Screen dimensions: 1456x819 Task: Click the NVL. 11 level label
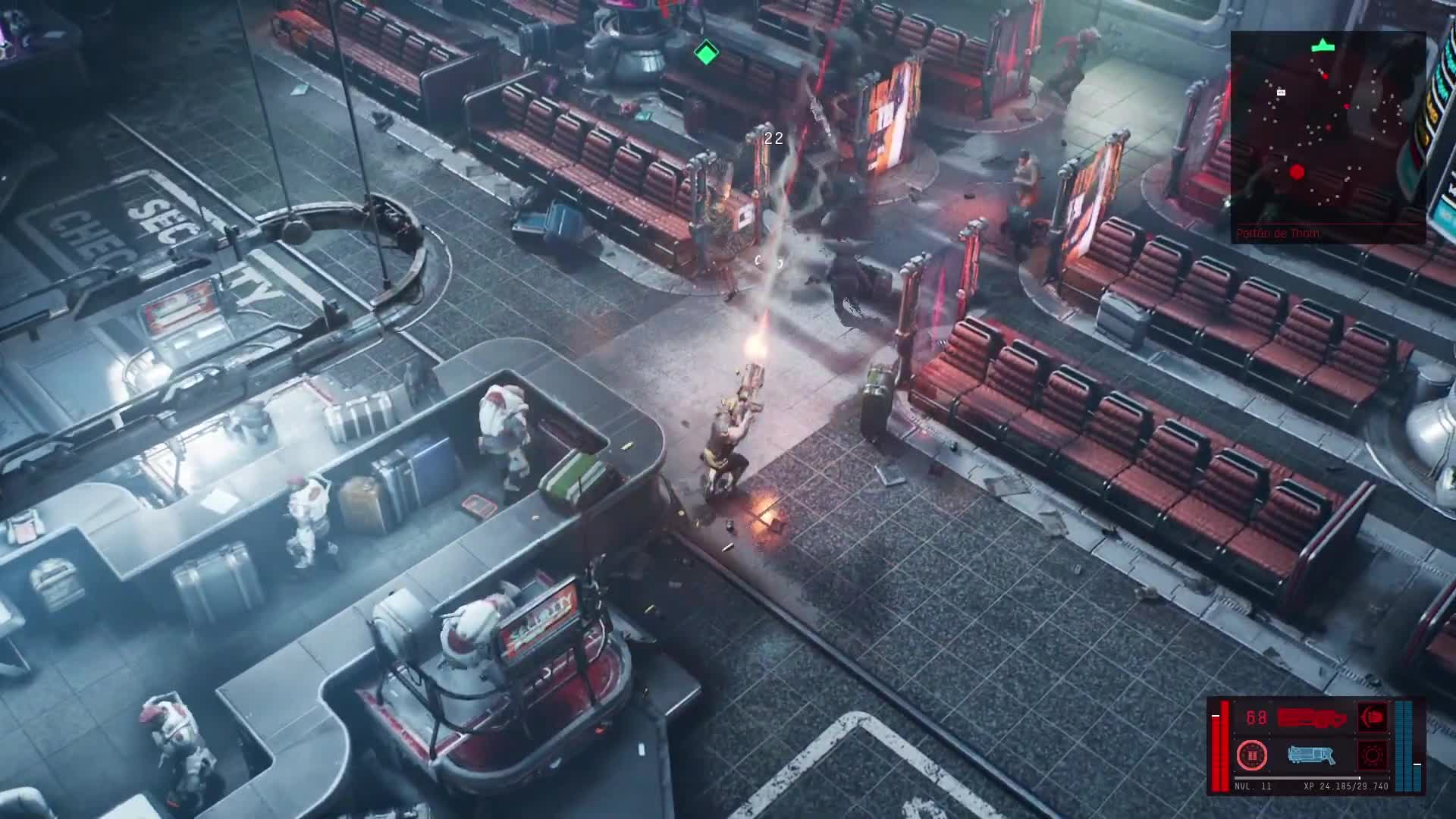tap(1252, 787)
